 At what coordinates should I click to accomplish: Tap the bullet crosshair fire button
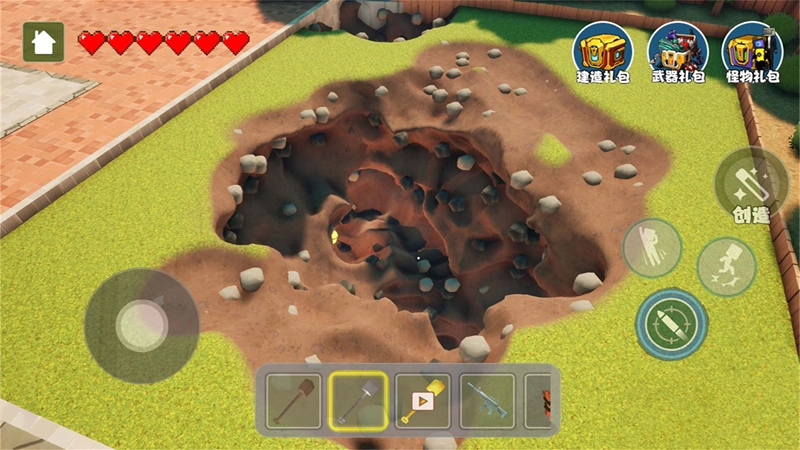click(672, 324)
